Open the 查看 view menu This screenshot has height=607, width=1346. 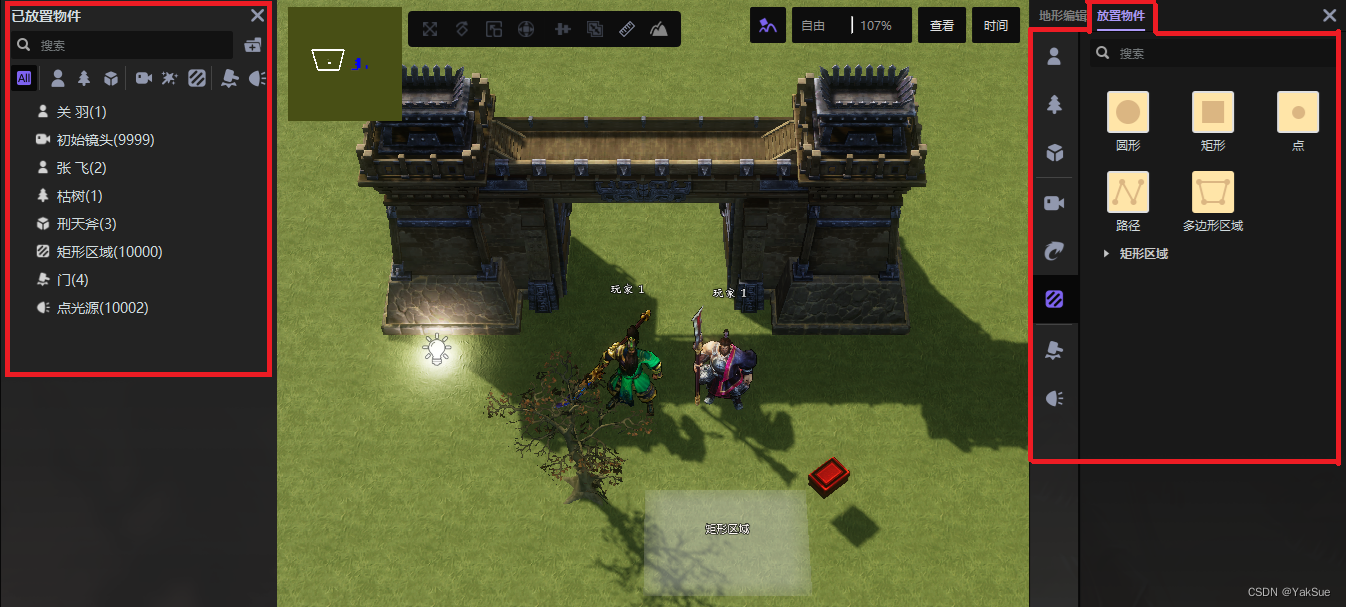click(x=942, y=26)
